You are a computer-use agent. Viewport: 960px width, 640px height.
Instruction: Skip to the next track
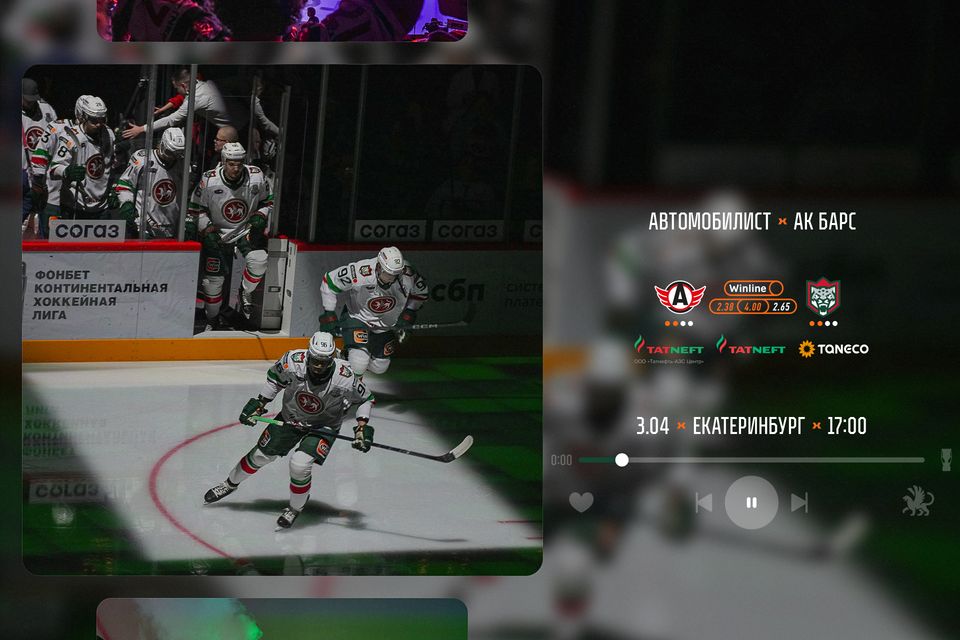pos(799,502)
